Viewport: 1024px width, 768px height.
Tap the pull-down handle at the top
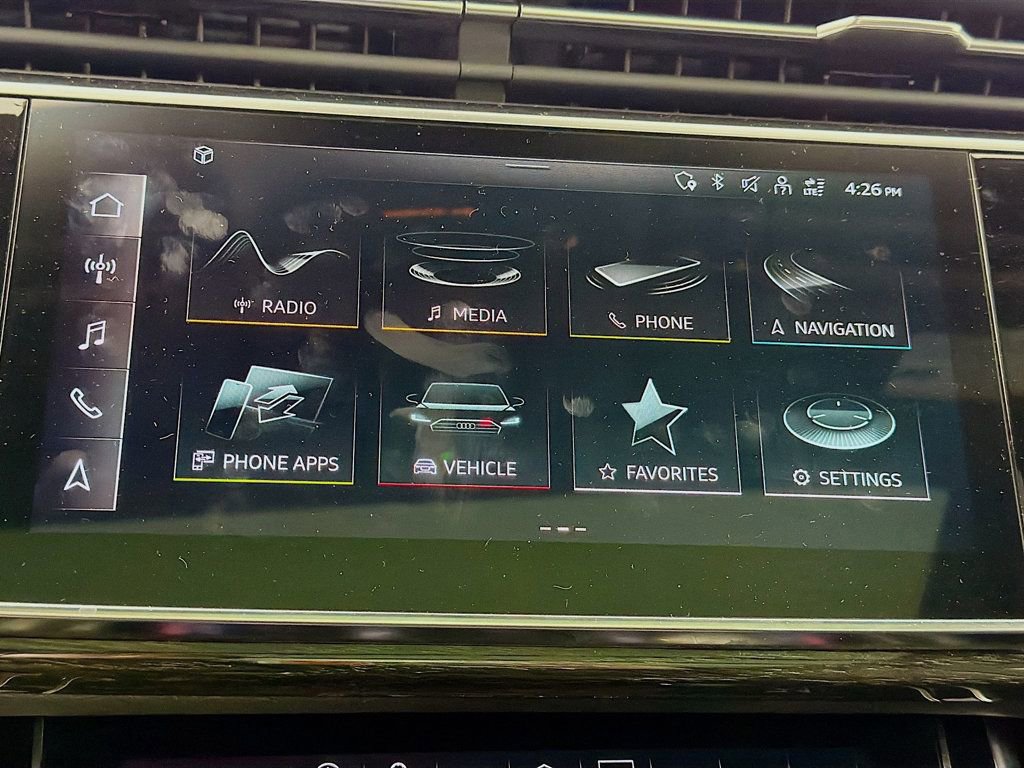tap(527, 166)
